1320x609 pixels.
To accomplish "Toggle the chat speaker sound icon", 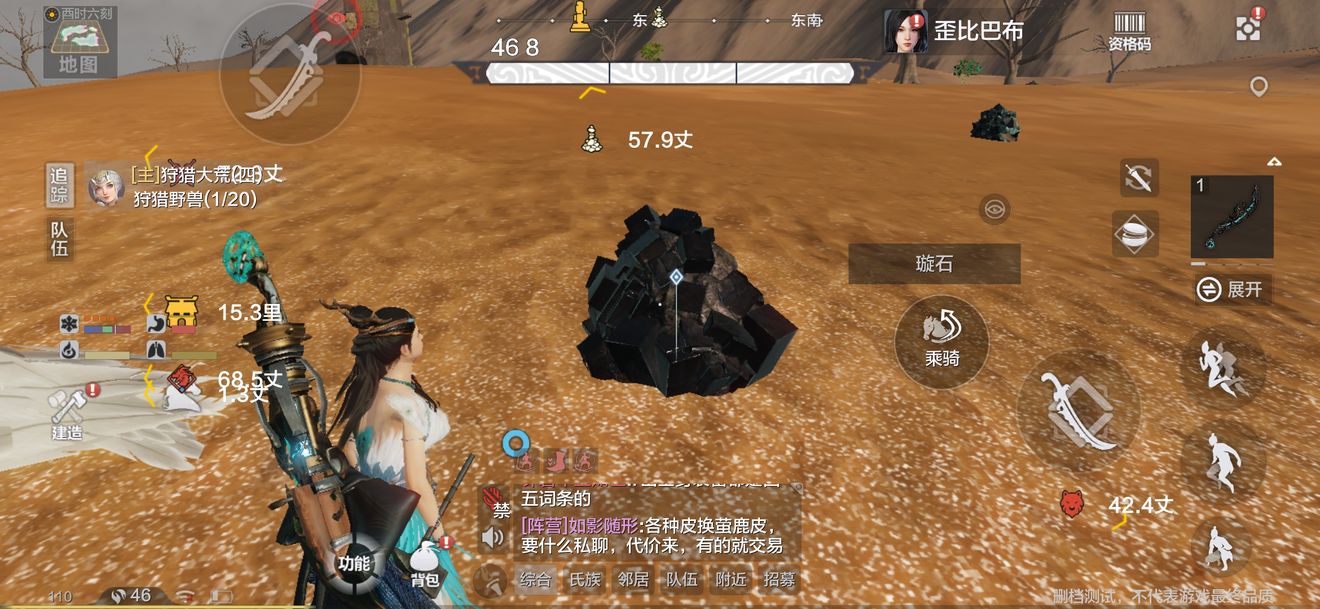I will pyautogui.click(x=493, y=538).
